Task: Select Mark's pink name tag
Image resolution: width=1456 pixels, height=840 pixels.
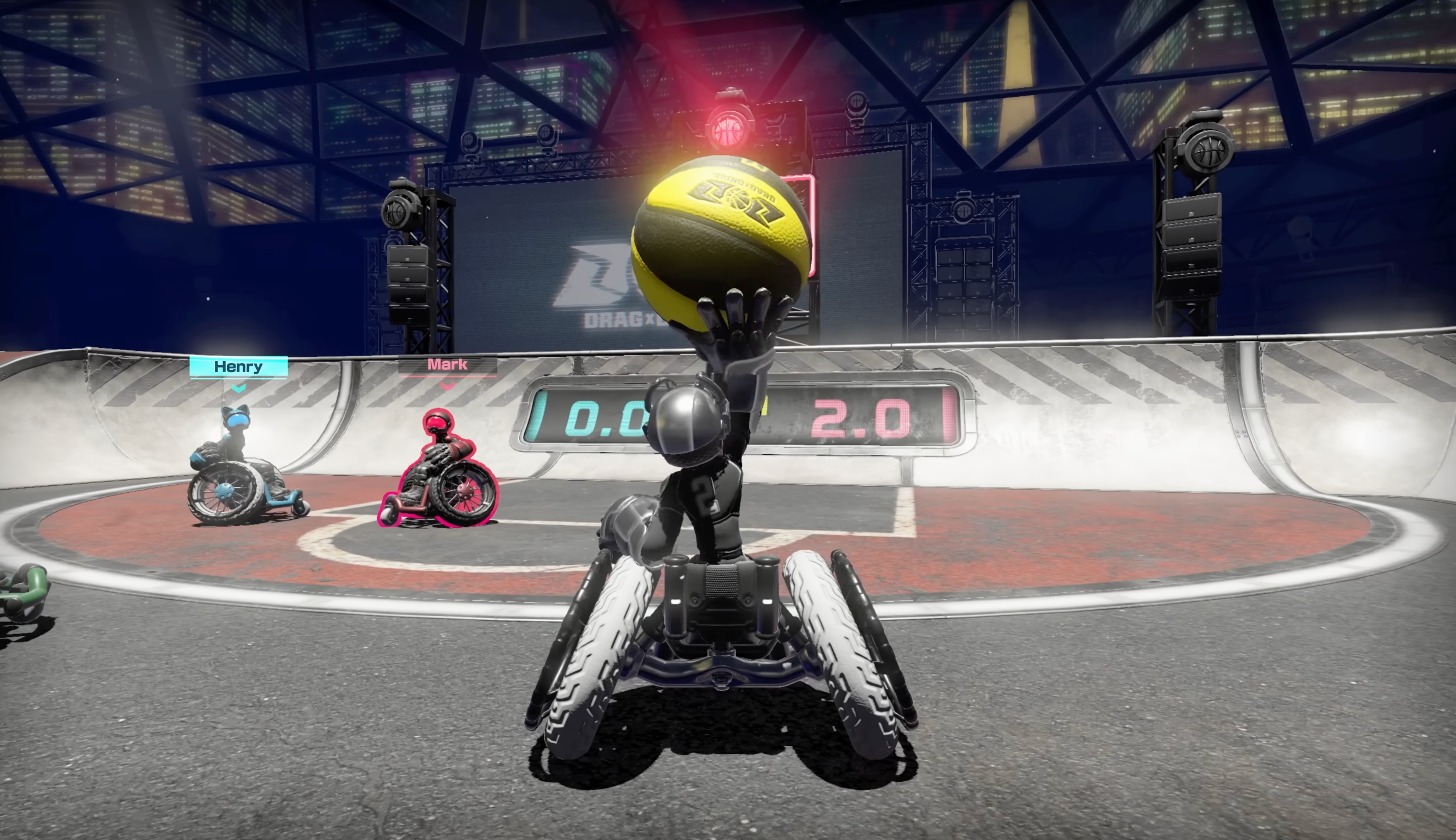Action: [x=447, y=365]
